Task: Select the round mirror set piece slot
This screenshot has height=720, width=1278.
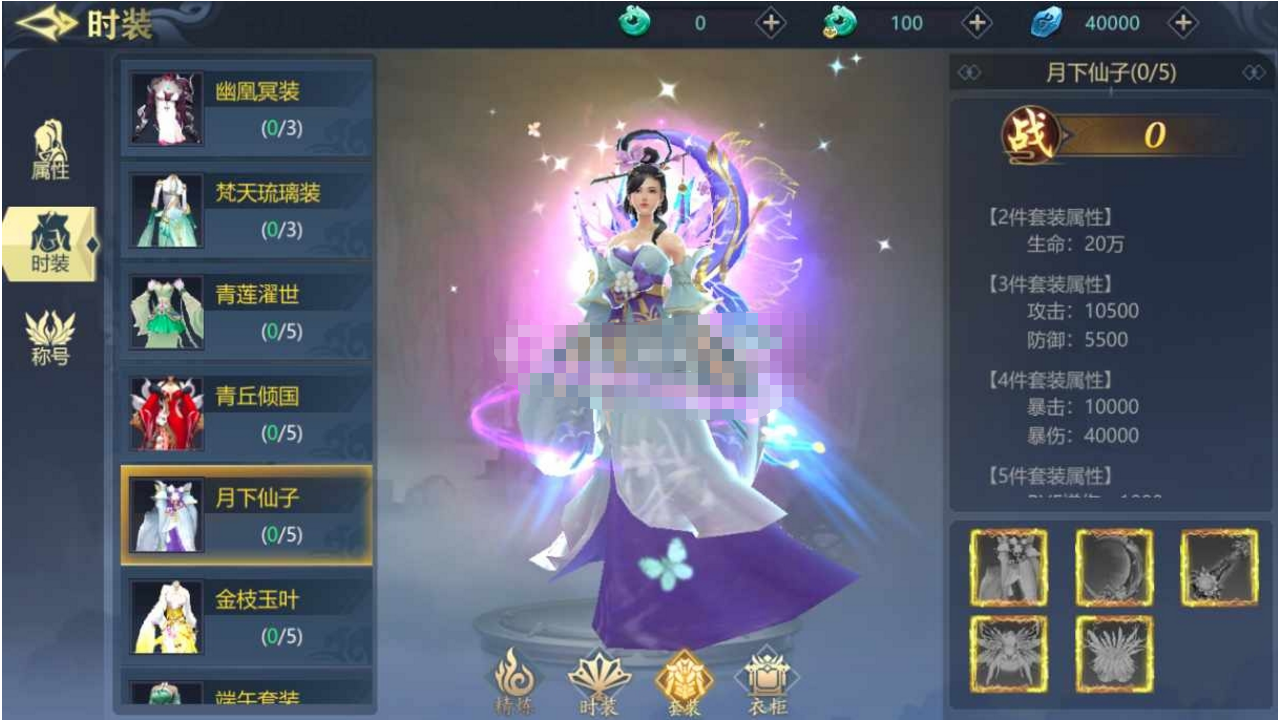Action: point(1114,568)
